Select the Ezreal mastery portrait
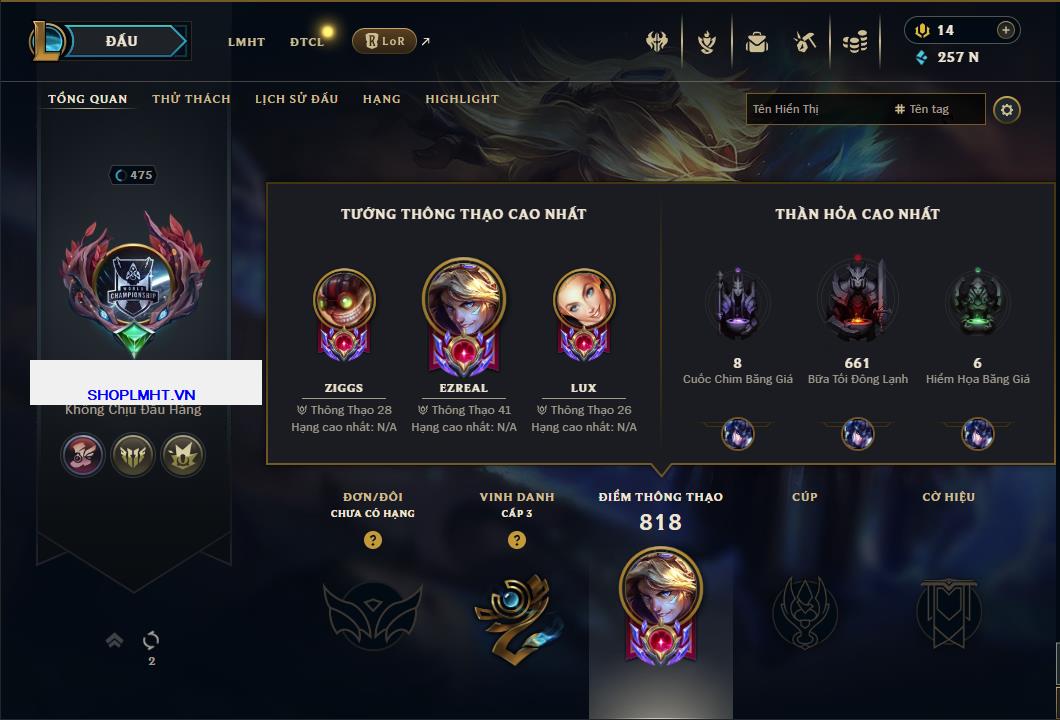The height and width of the screenshot is (720, 1060). (464, 310)
